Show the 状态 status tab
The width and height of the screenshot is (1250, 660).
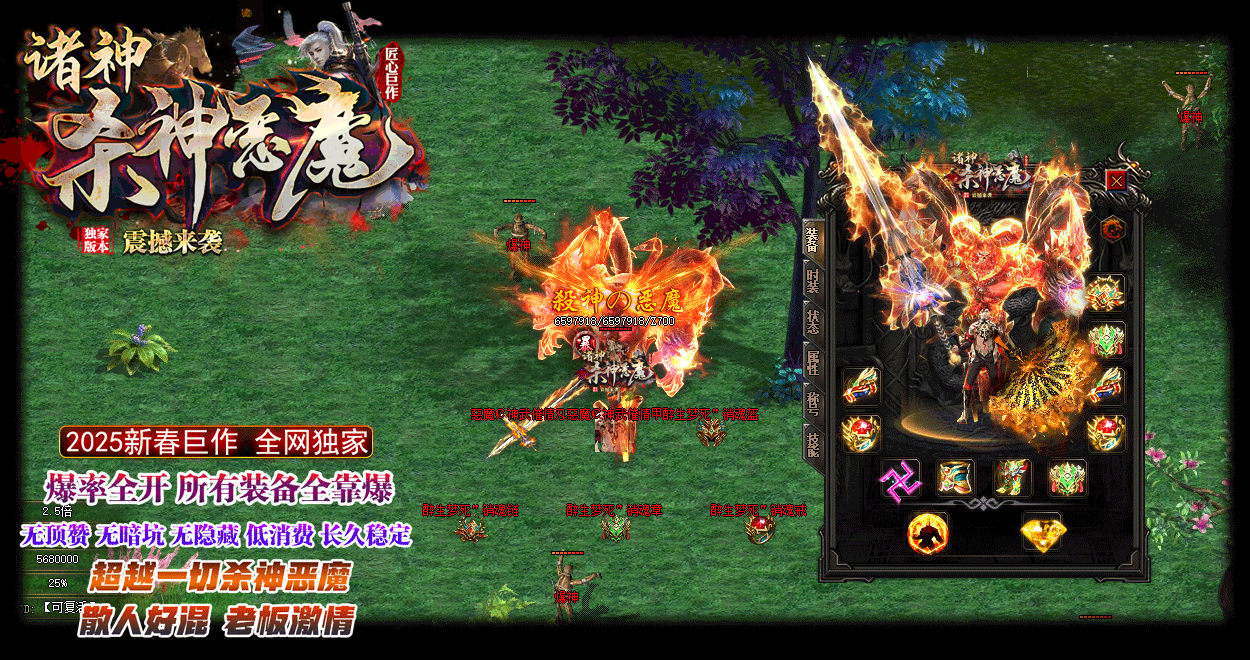coord(812,322)
